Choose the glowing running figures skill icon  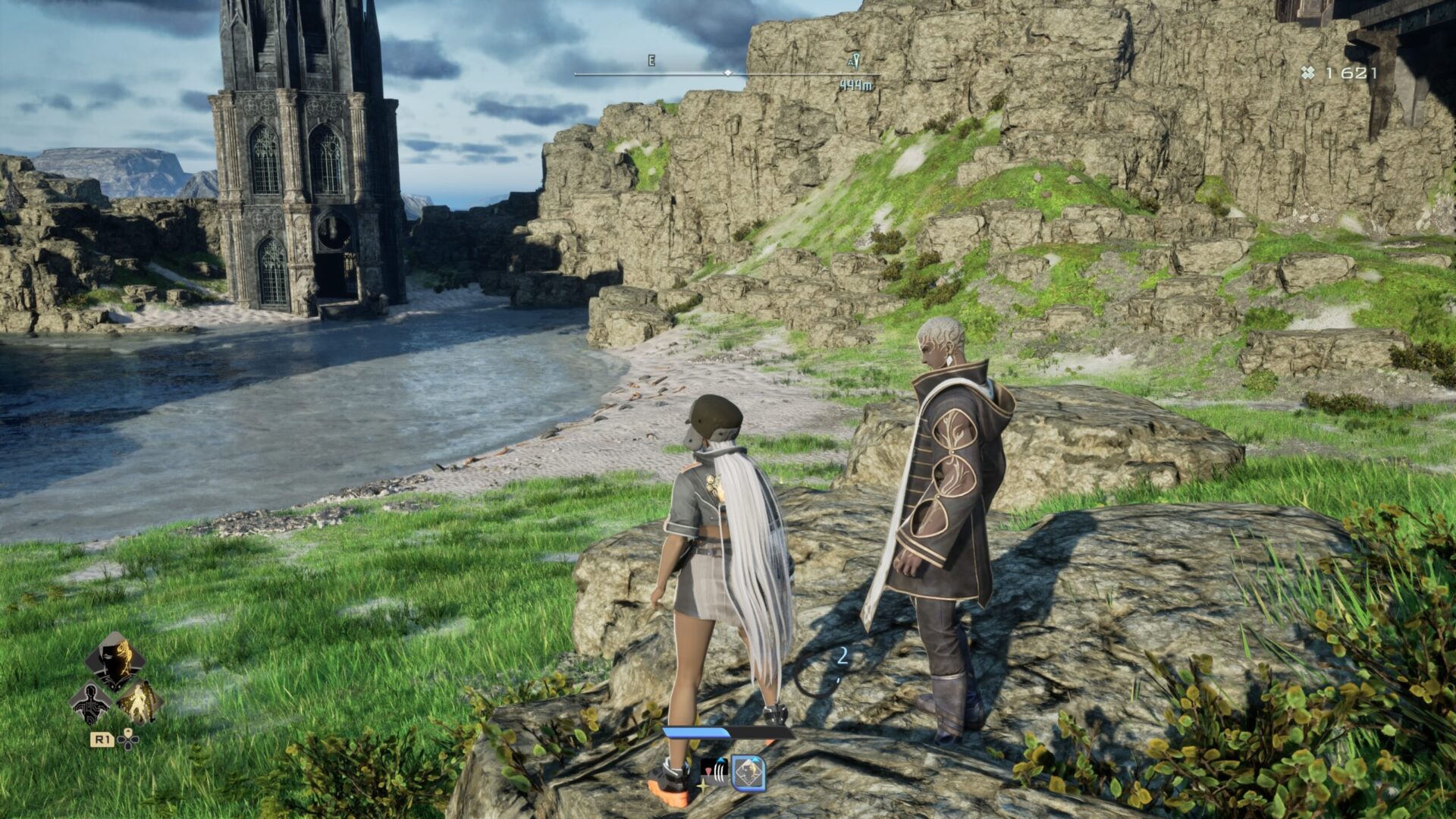click(140, 702)
